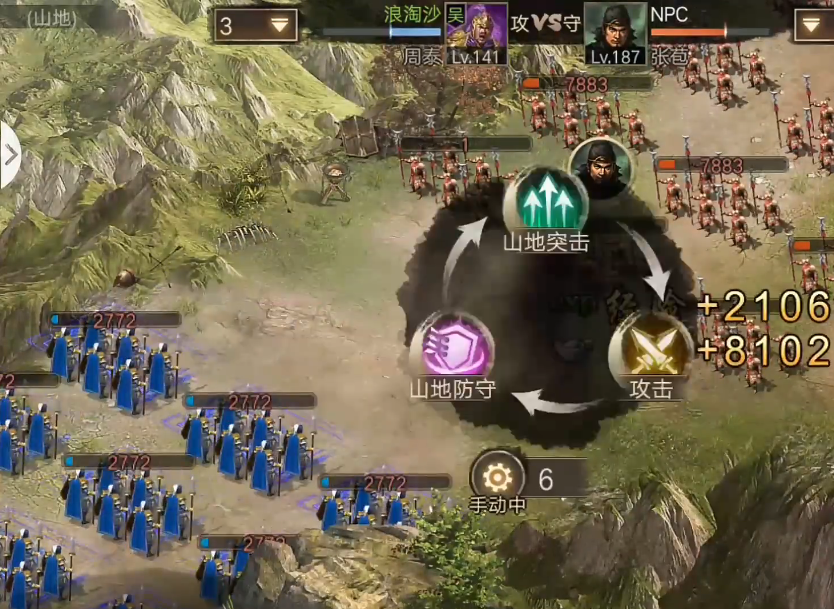
Task: Open the left edge side panel arrow
Action: pyautogui.click(x=10, y=155)
